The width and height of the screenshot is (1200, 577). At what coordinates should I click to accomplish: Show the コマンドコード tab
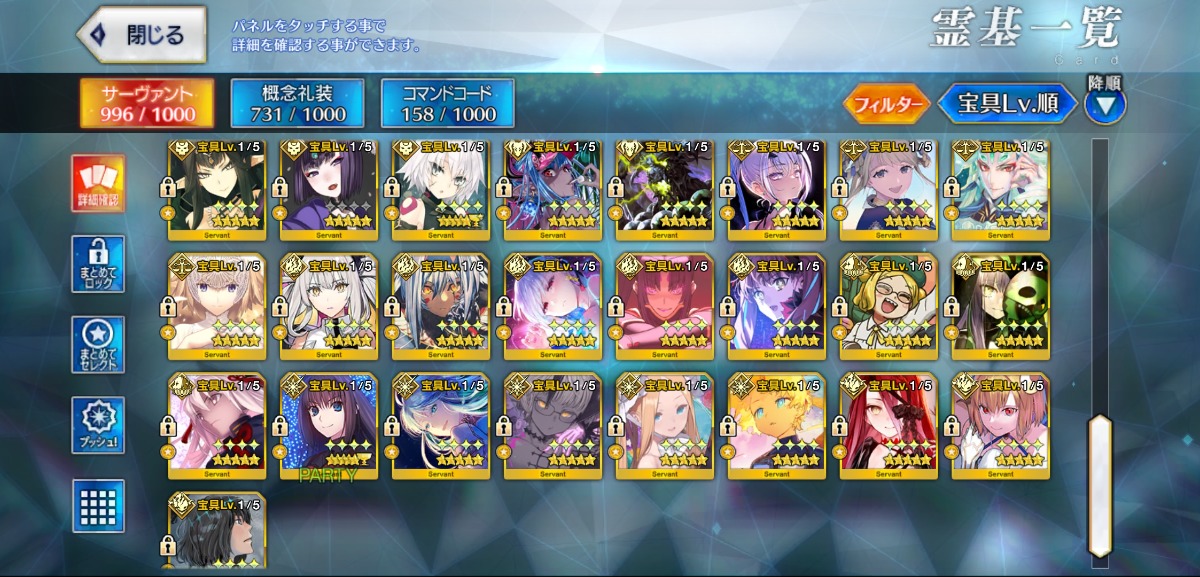click(x=447, y=103)
